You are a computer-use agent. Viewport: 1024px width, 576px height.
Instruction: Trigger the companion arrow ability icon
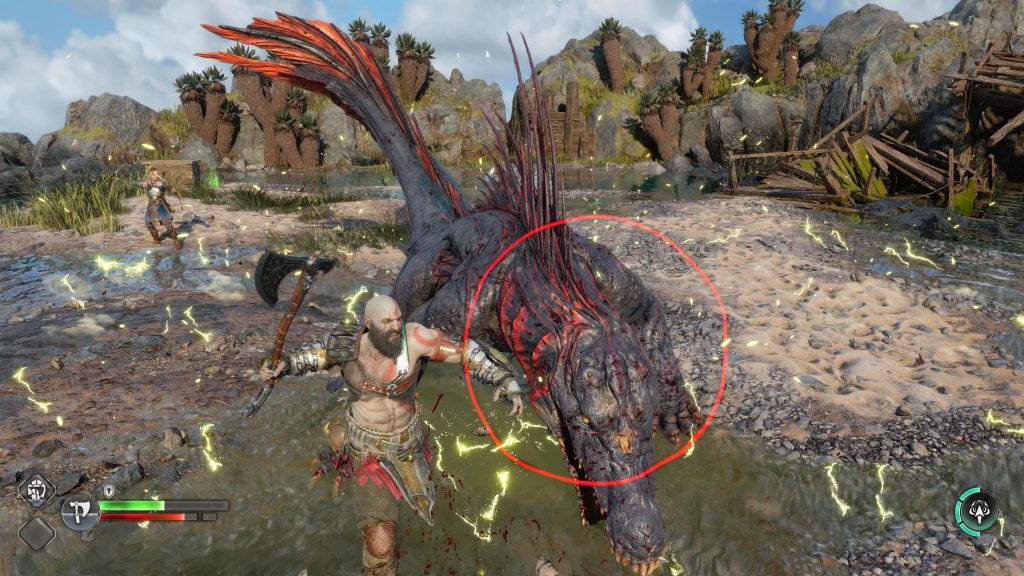[976, 510]
